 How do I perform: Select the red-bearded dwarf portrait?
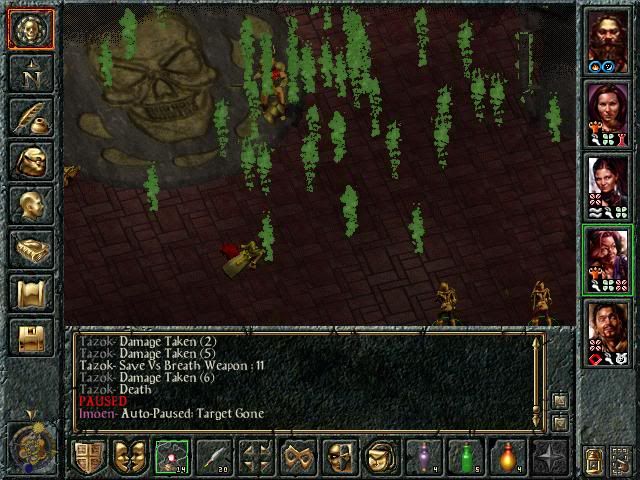(607, 38)
